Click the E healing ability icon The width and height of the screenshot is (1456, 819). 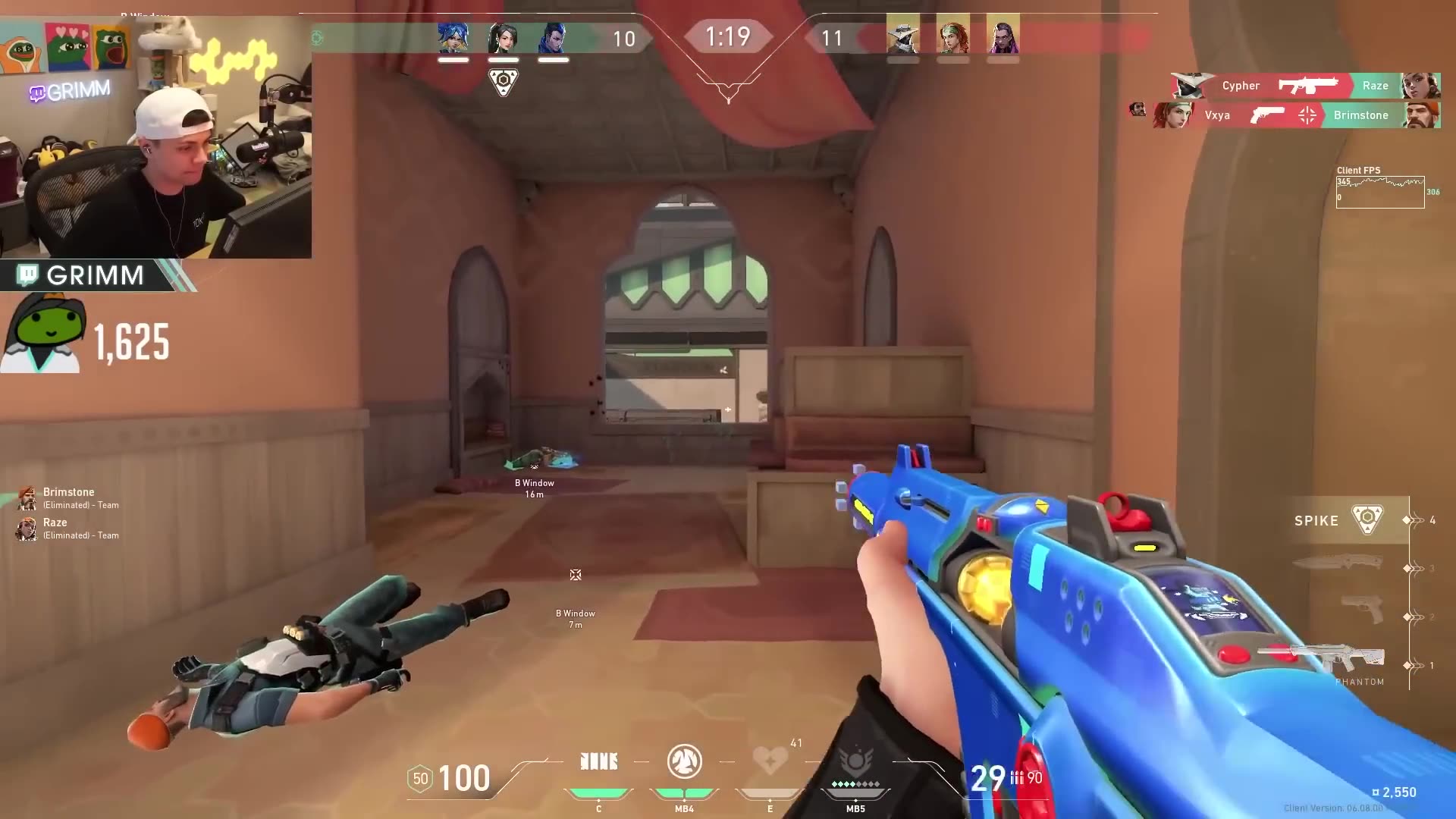(x=770, y=761)
